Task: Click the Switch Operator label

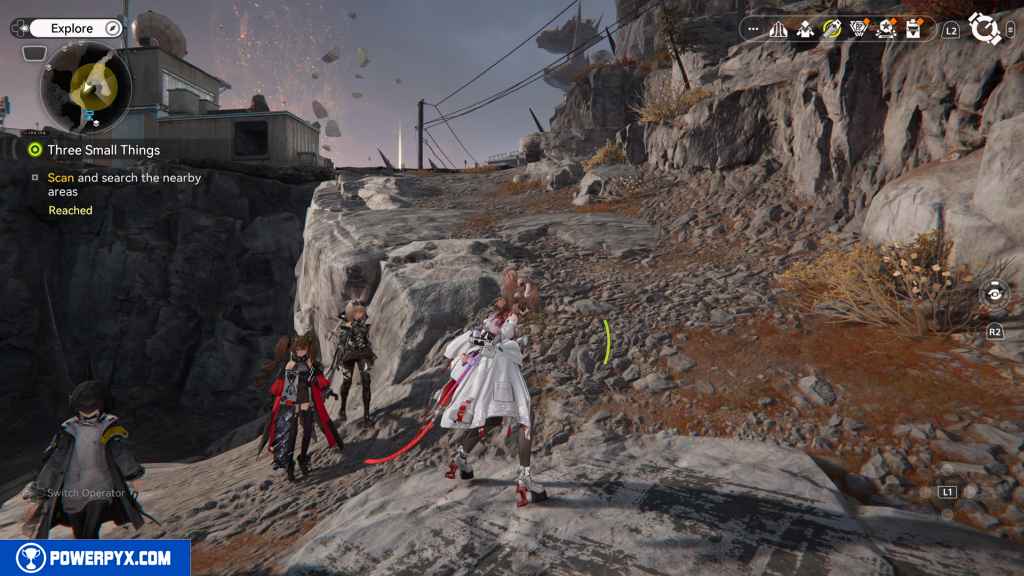Action: 88,493
